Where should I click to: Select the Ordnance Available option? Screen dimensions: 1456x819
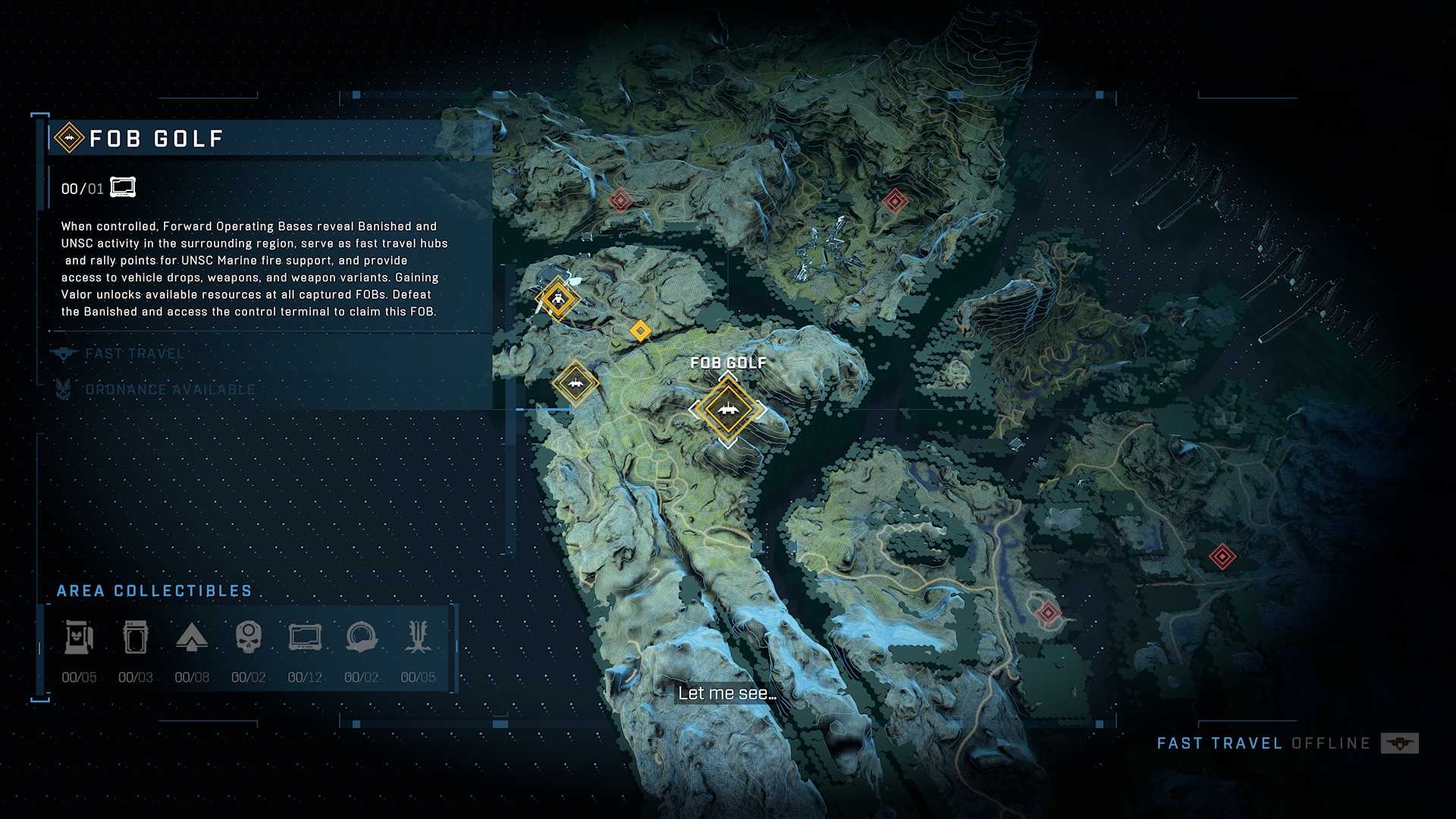click(x=170, y=390)
